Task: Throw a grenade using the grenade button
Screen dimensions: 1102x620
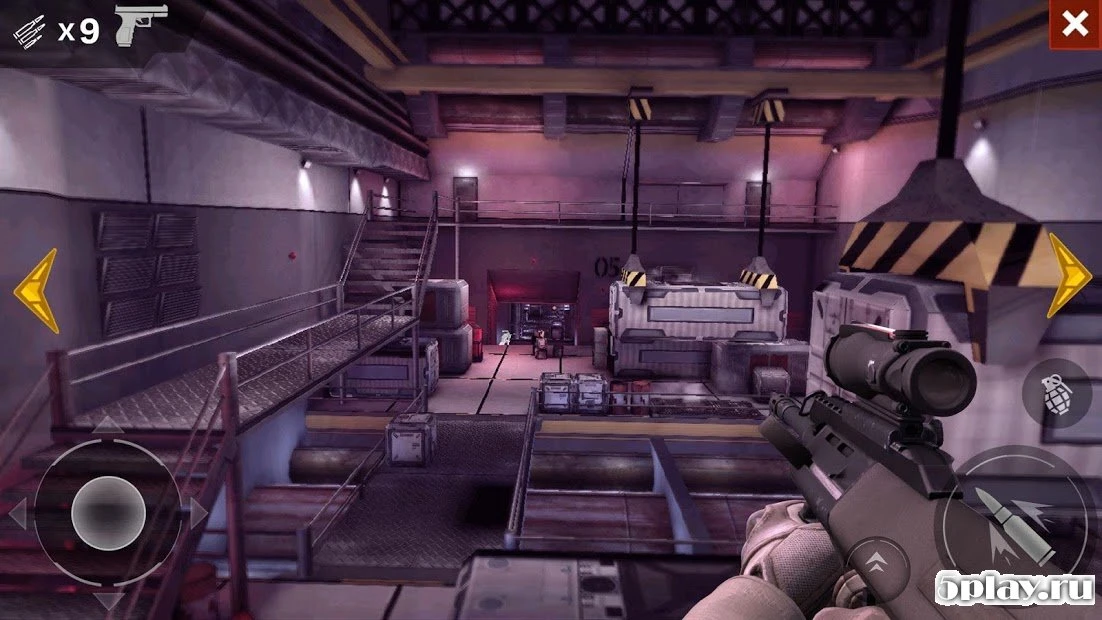Action: point(1055,393)
